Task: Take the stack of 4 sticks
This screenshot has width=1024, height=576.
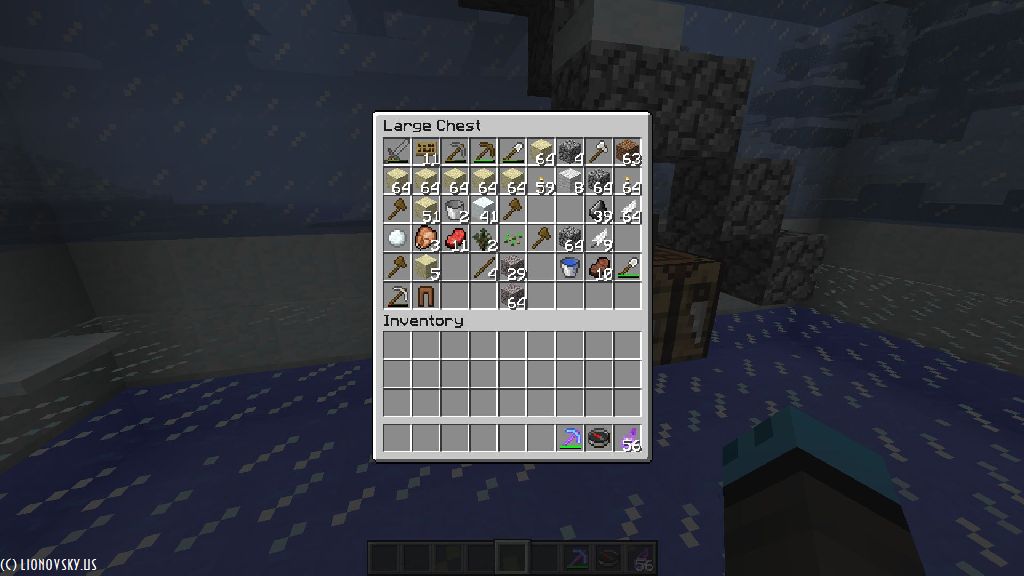Action: (x=484, y=267)
